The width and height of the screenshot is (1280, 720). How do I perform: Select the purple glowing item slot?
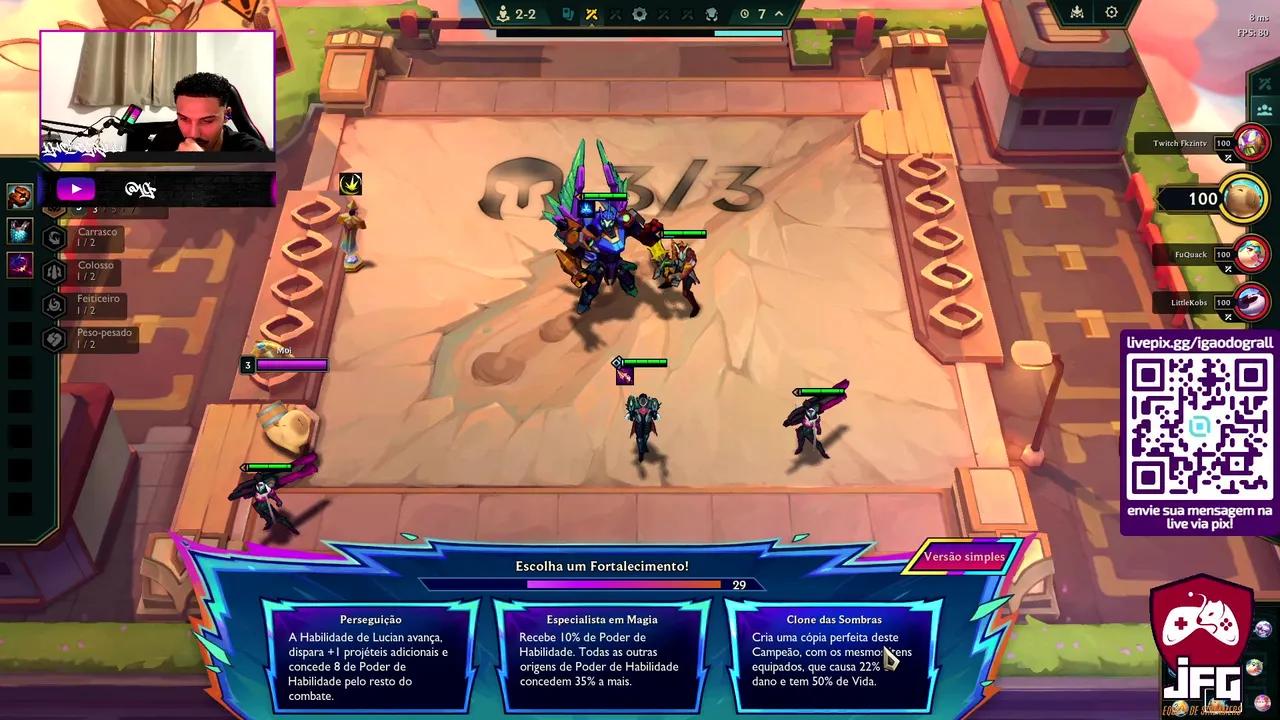pos(20,265)
